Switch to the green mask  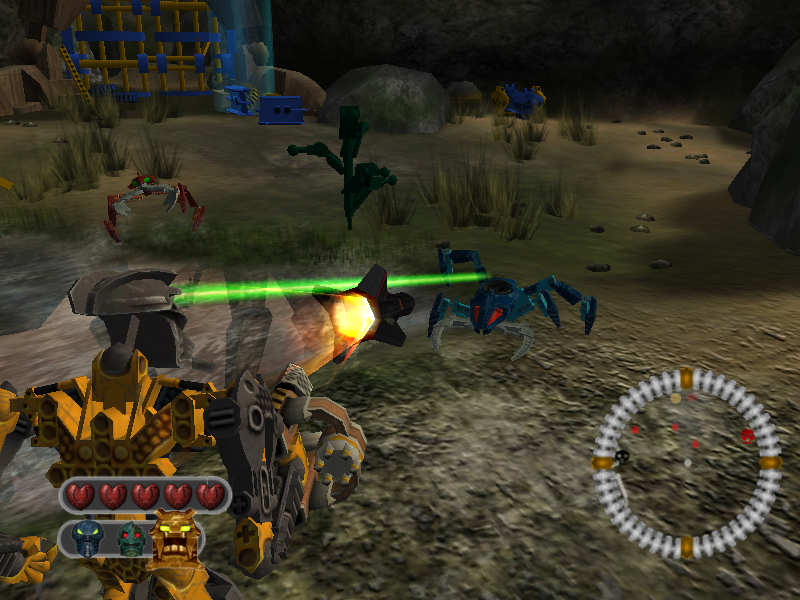click(x=130, y=540)
